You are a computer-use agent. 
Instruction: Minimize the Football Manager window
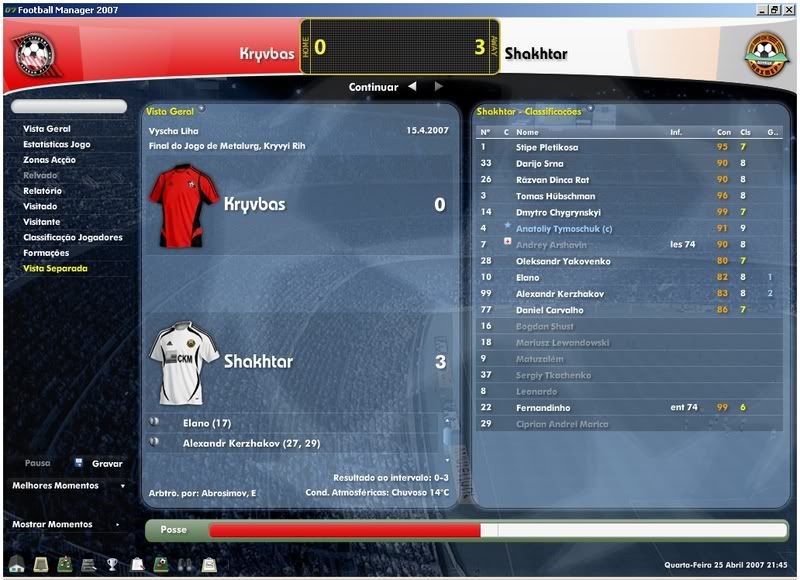coord(762,9)
